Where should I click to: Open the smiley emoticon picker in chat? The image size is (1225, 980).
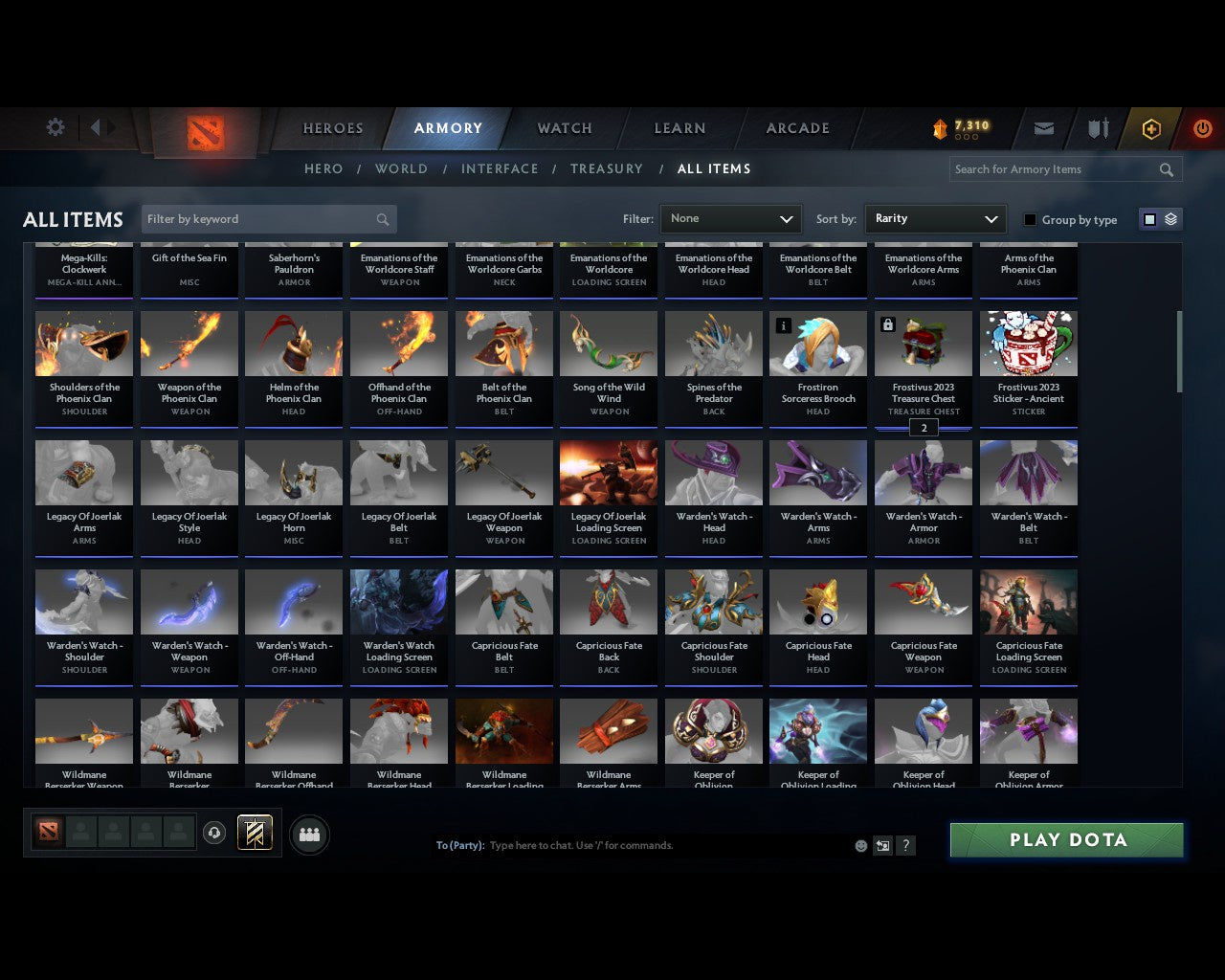[x=860, y=845]
